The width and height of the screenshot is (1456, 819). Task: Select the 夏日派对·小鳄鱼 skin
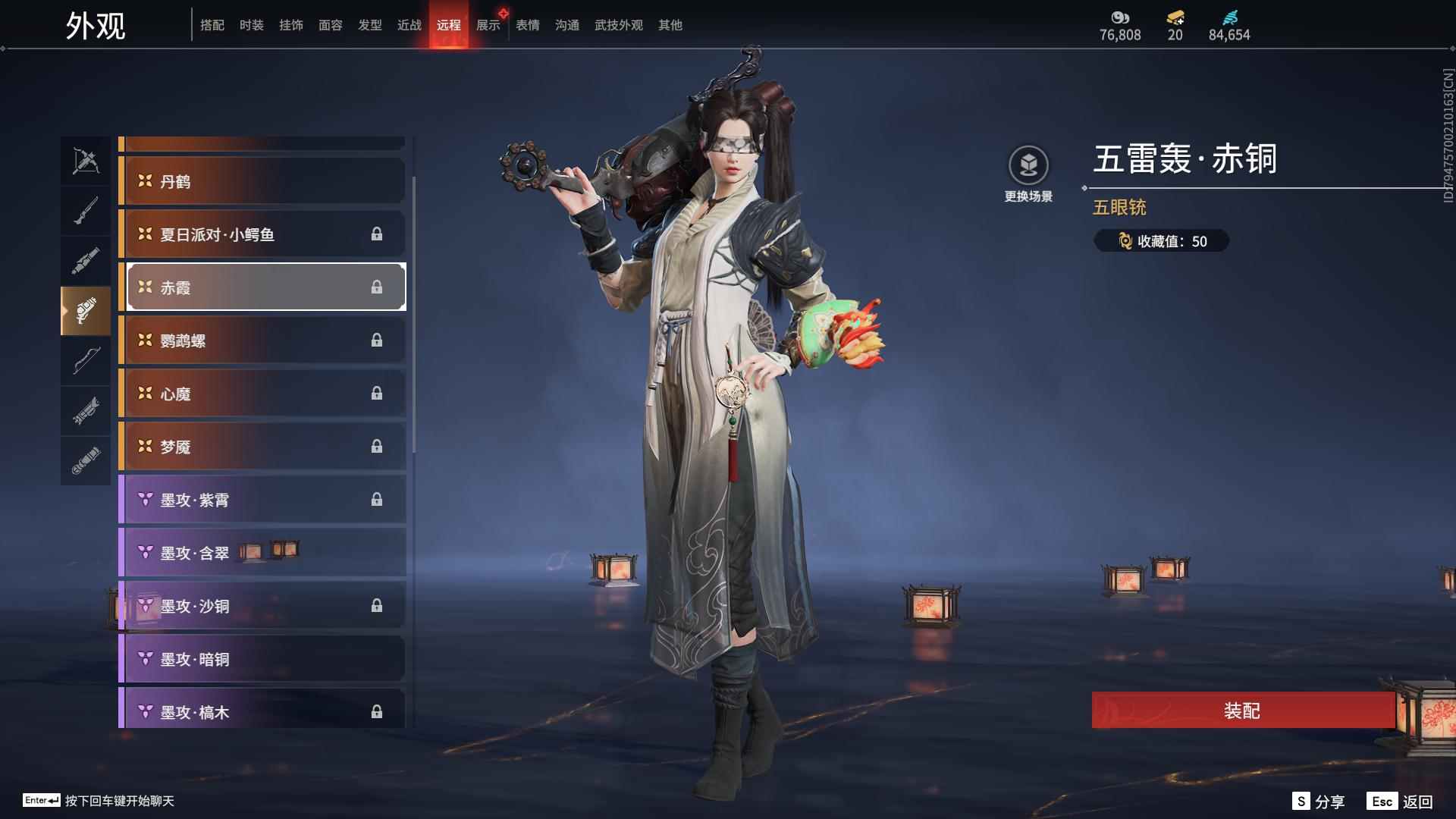click(262, 234)
